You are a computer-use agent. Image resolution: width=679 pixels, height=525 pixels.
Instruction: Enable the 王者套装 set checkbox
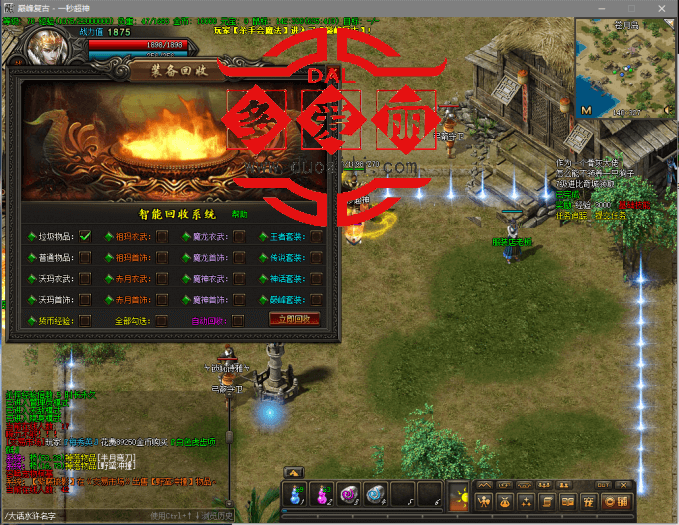tap(316, 236)
